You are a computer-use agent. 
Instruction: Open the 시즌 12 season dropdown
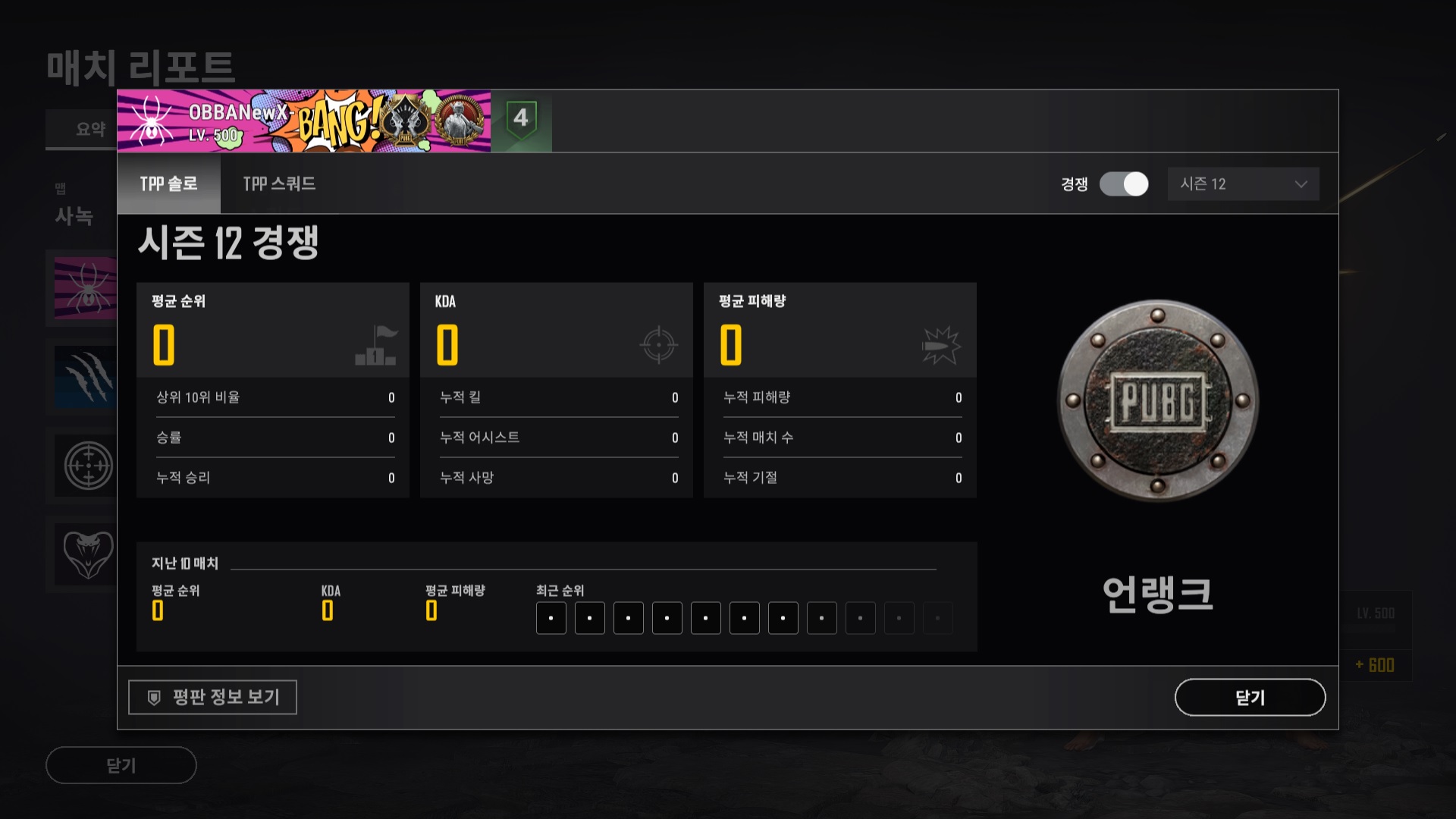click(1243, 184)
